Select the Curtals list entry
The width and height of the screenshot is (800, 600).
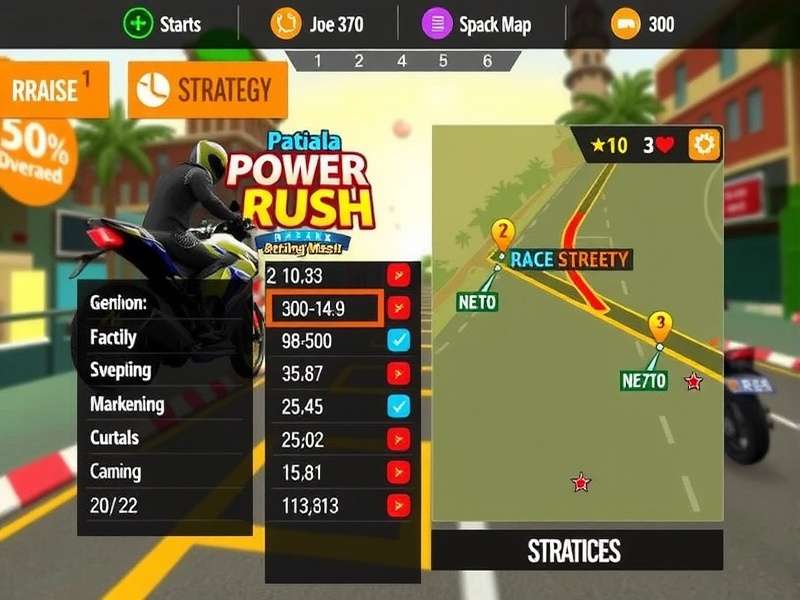pos(115,438)
